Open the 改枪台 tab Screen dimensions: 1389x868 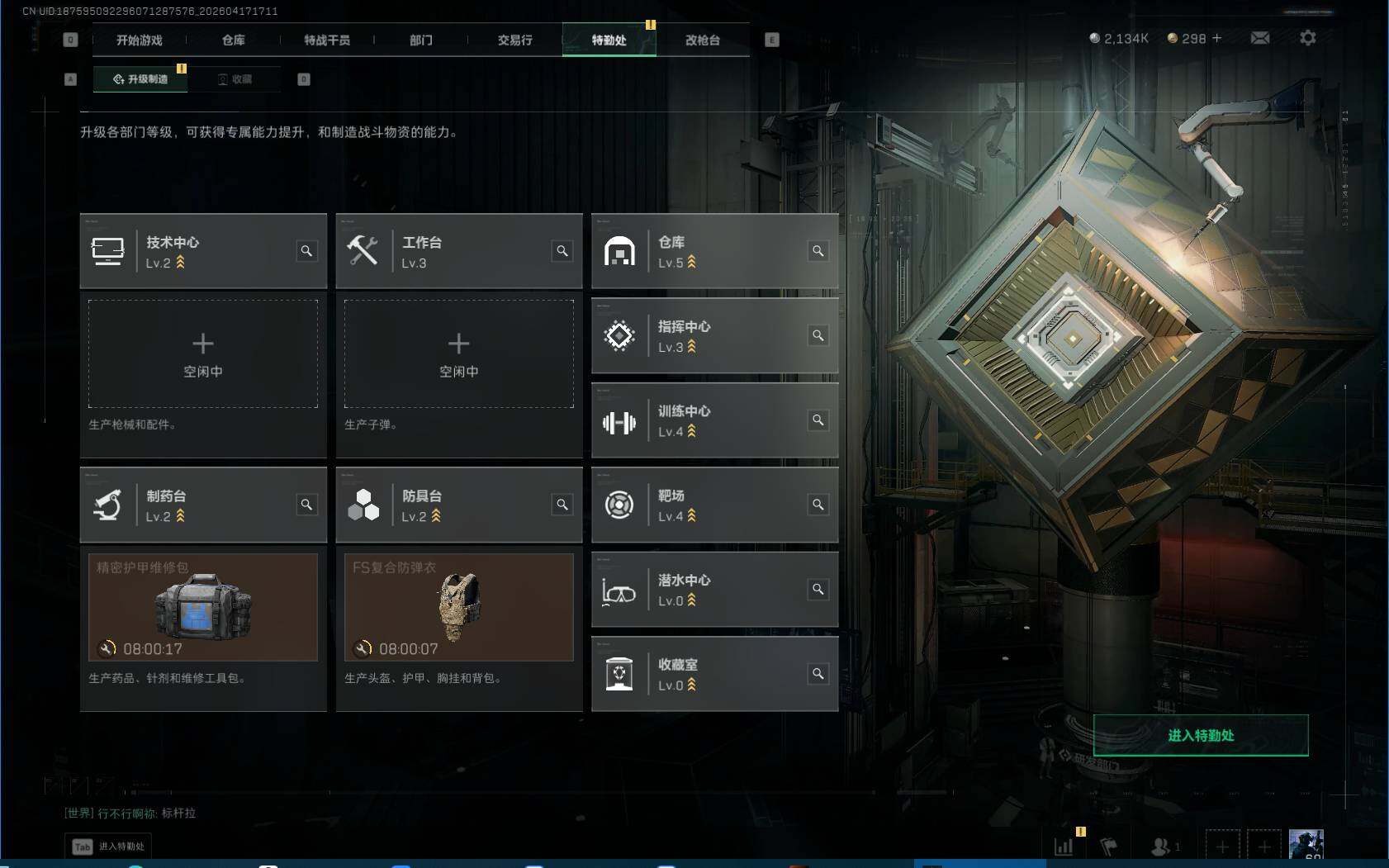(703, 40)
